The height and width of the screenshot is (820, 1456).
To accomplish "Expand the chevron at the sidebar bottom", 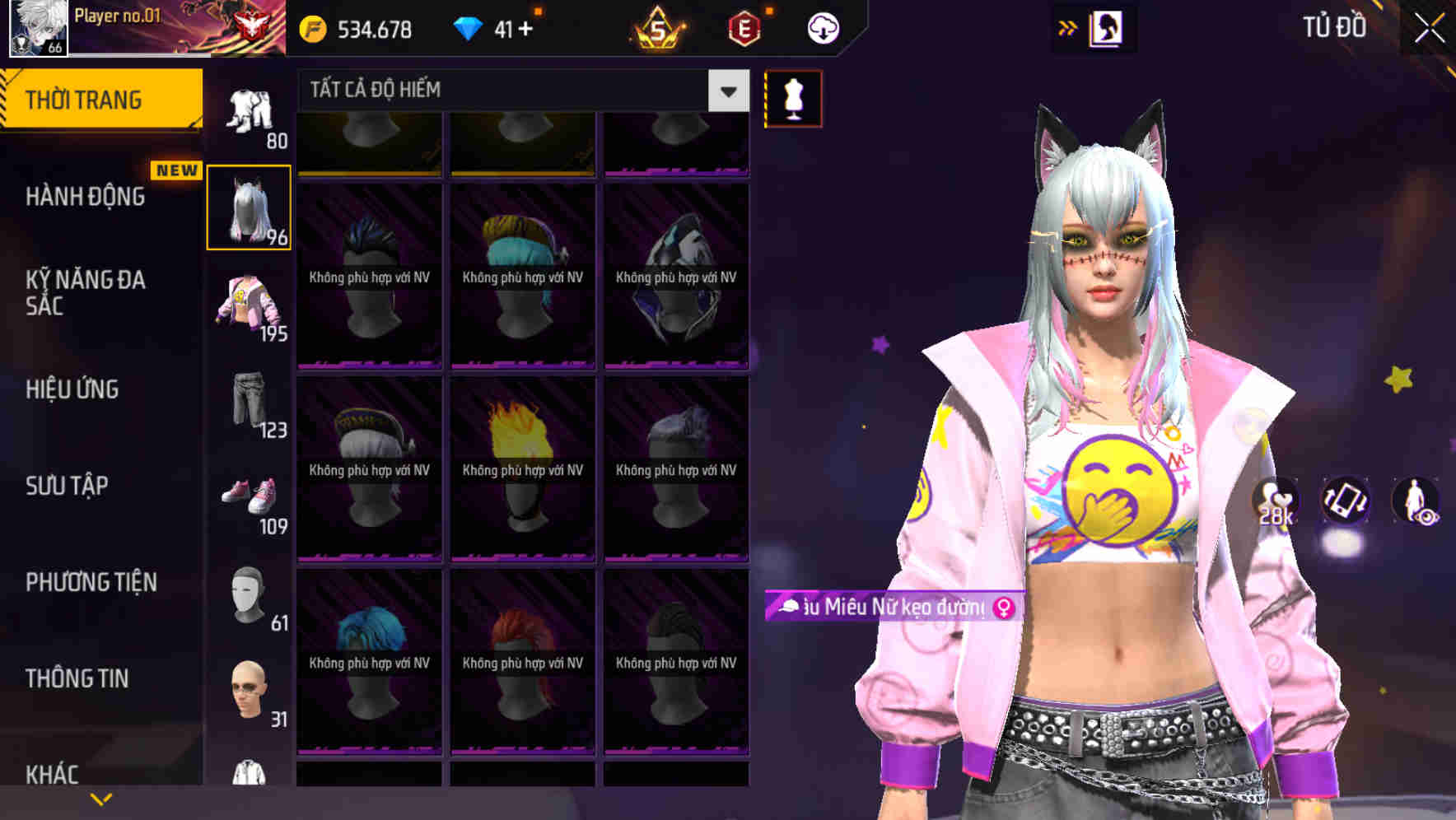I will [x=102, y=797].
